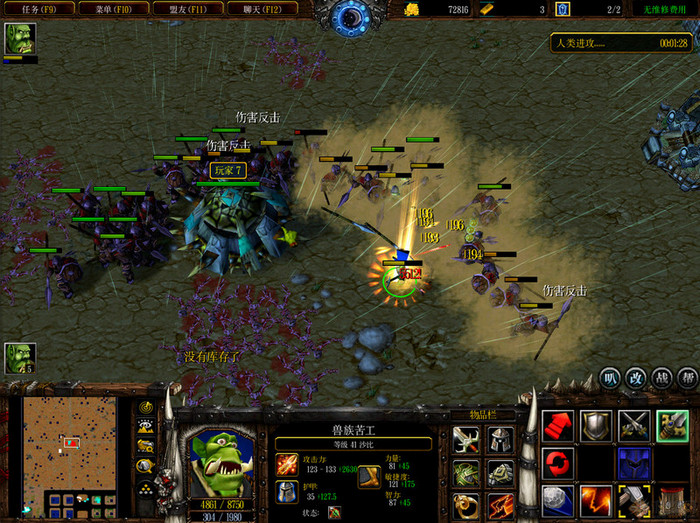This screenshot has width=700, height=523.
Task: Use the blue armored knight ability
Action: pyautogui.click(x=634, y=463)
